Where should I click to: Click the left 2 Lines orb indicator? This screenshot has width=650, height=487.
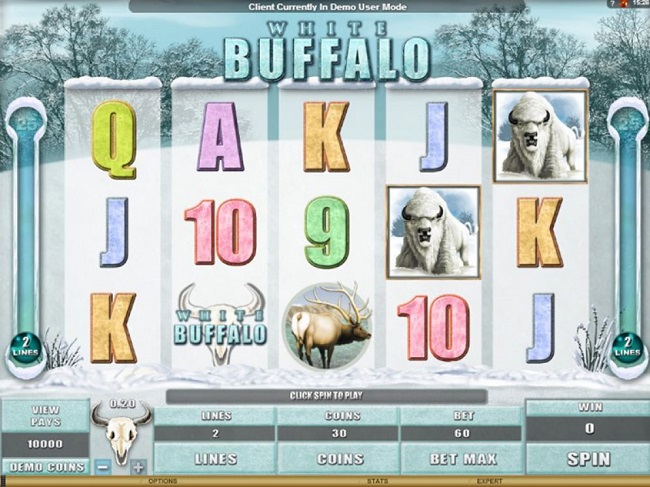(24, 349)
